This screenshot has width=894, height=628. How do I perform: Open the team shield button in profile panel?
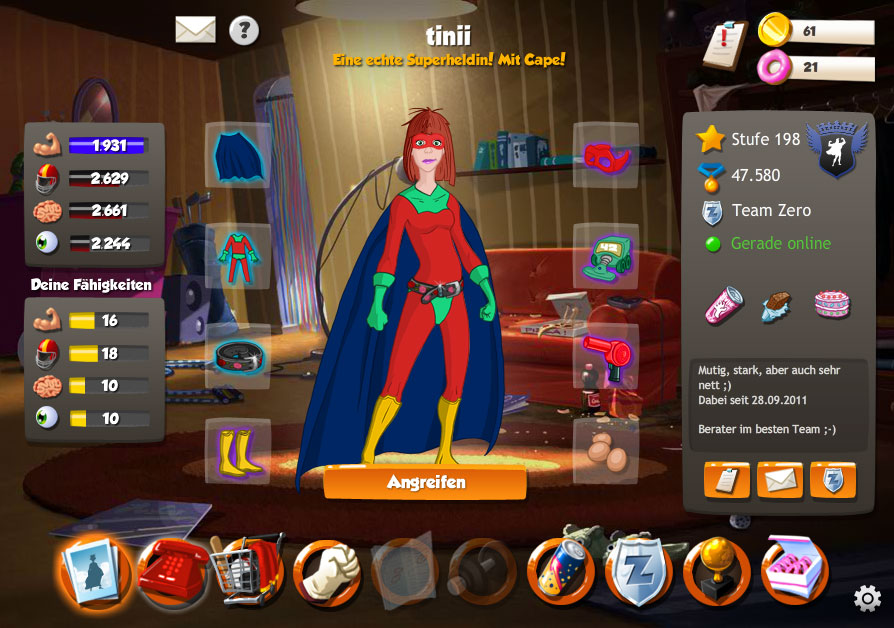(833, 480)
